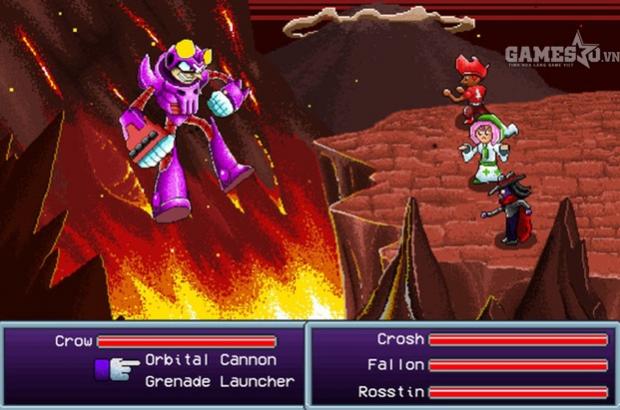Pick Fallon from the party list
Image resolution: width=620 pixels, height=410 pixels.
click(x=396, y=365)
